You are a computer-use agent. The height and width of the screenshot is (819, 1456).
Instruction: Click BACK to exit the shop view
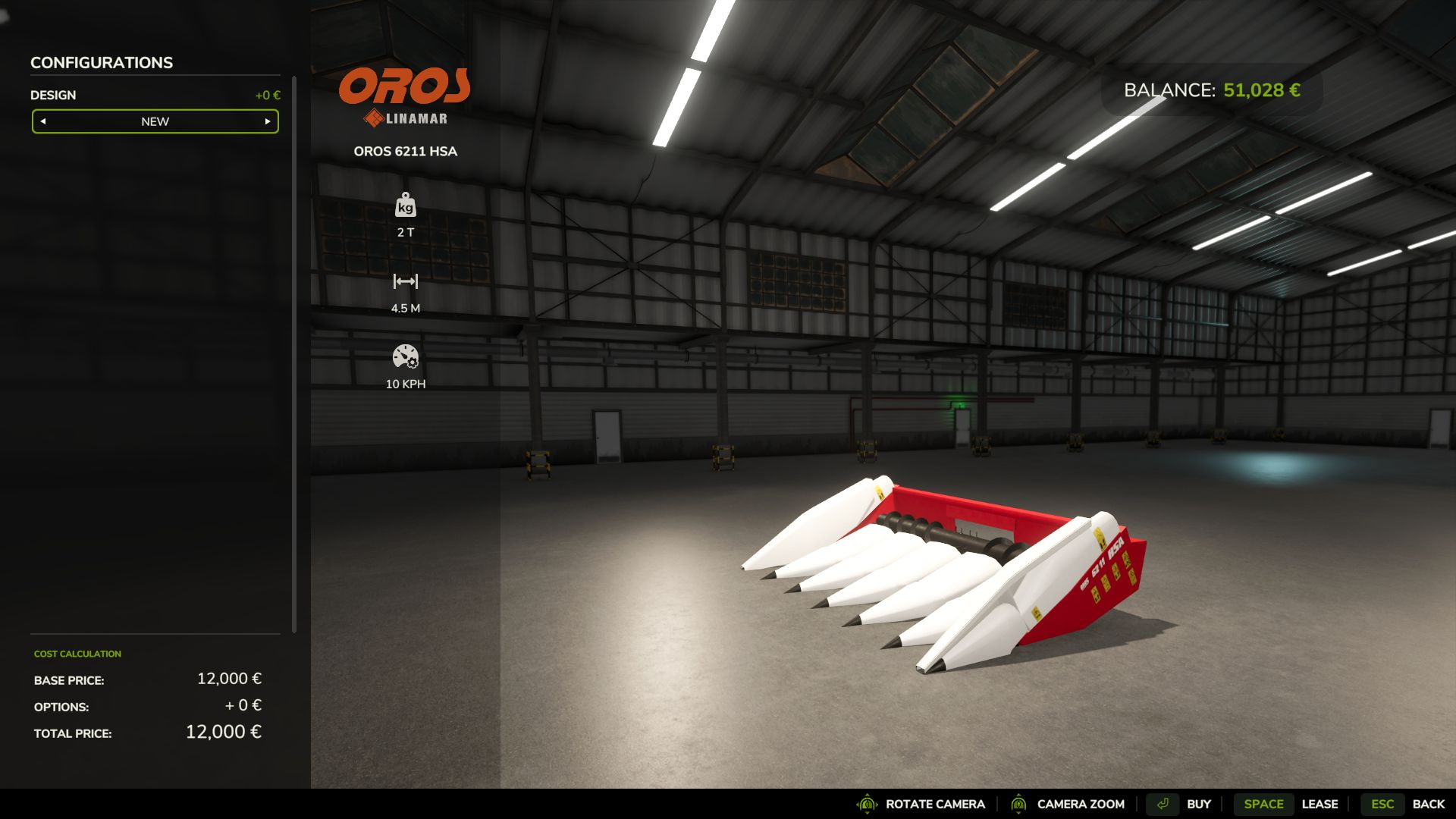click(x=1430, y=804)
